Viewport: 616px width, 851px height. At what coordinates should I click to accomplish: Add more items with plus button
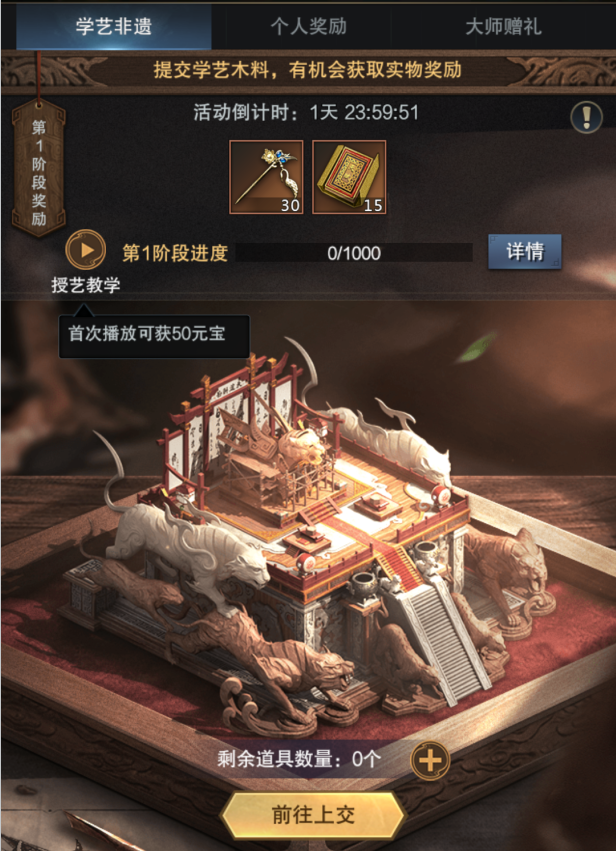click(430, 760)
